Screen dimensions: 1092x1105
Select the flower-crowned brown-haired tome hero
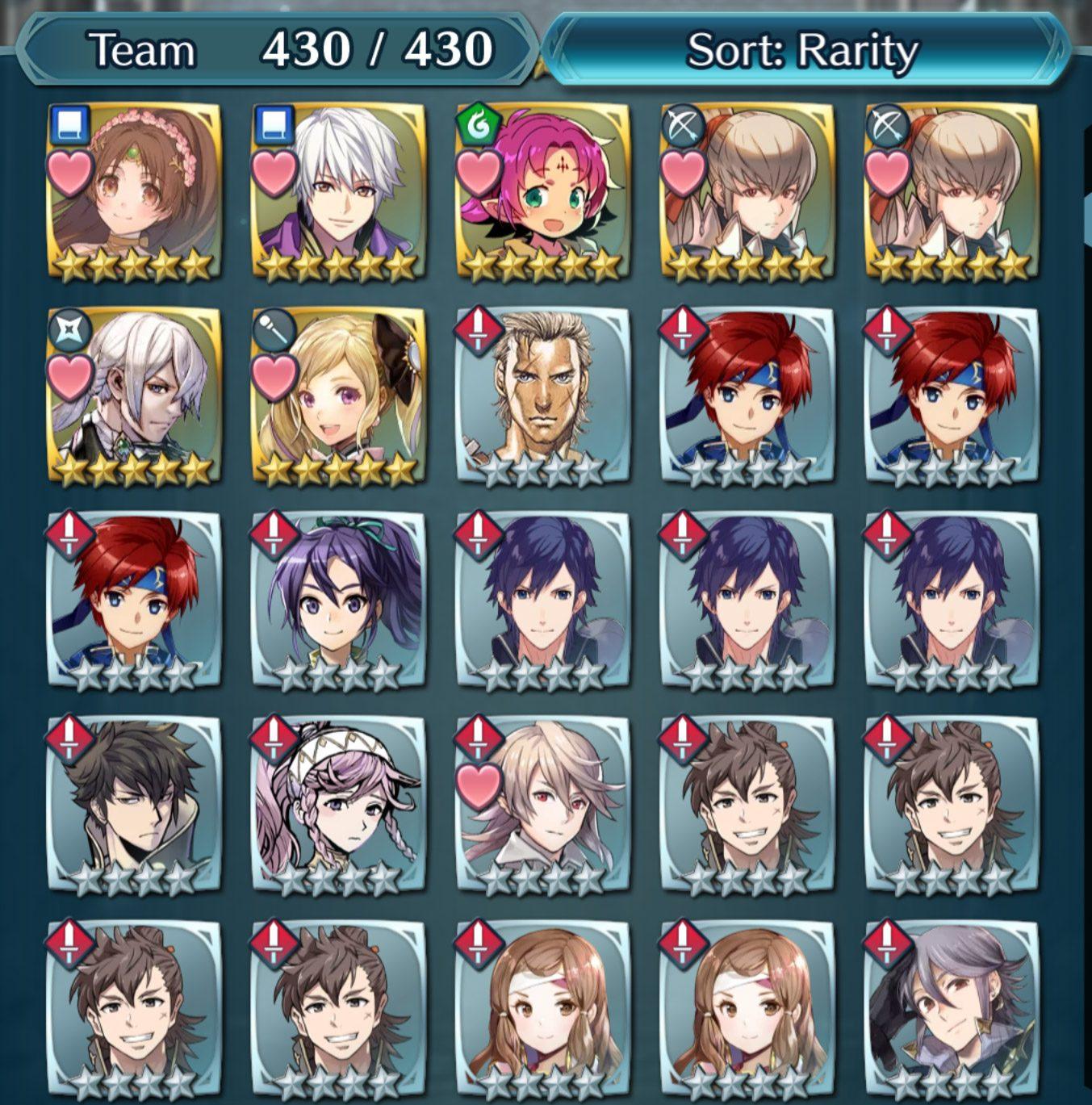point(134,192)
